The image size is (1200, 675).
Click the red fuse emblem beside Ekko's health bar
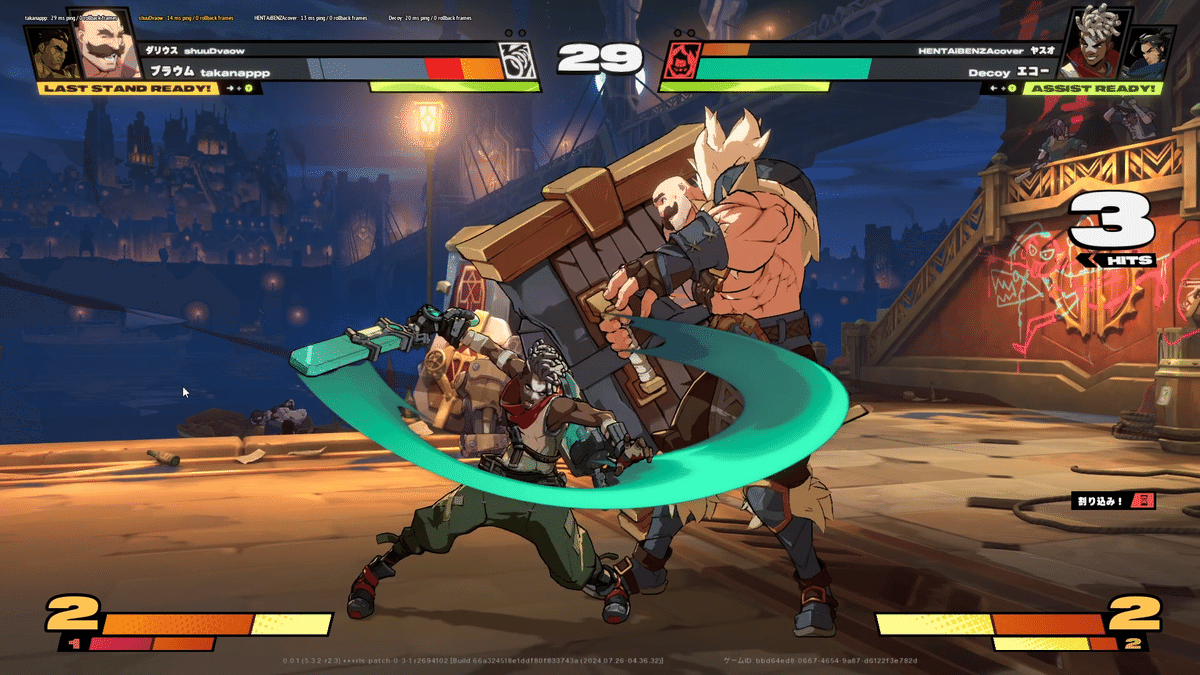678,61
